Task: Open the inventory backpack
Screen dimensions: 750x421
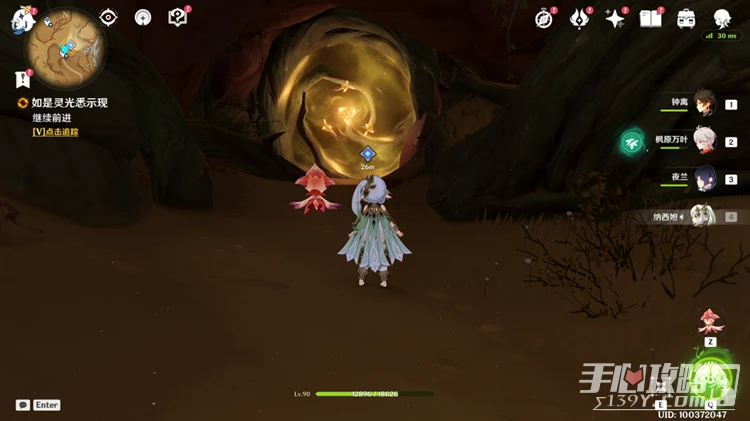Action: click(687, 18)
